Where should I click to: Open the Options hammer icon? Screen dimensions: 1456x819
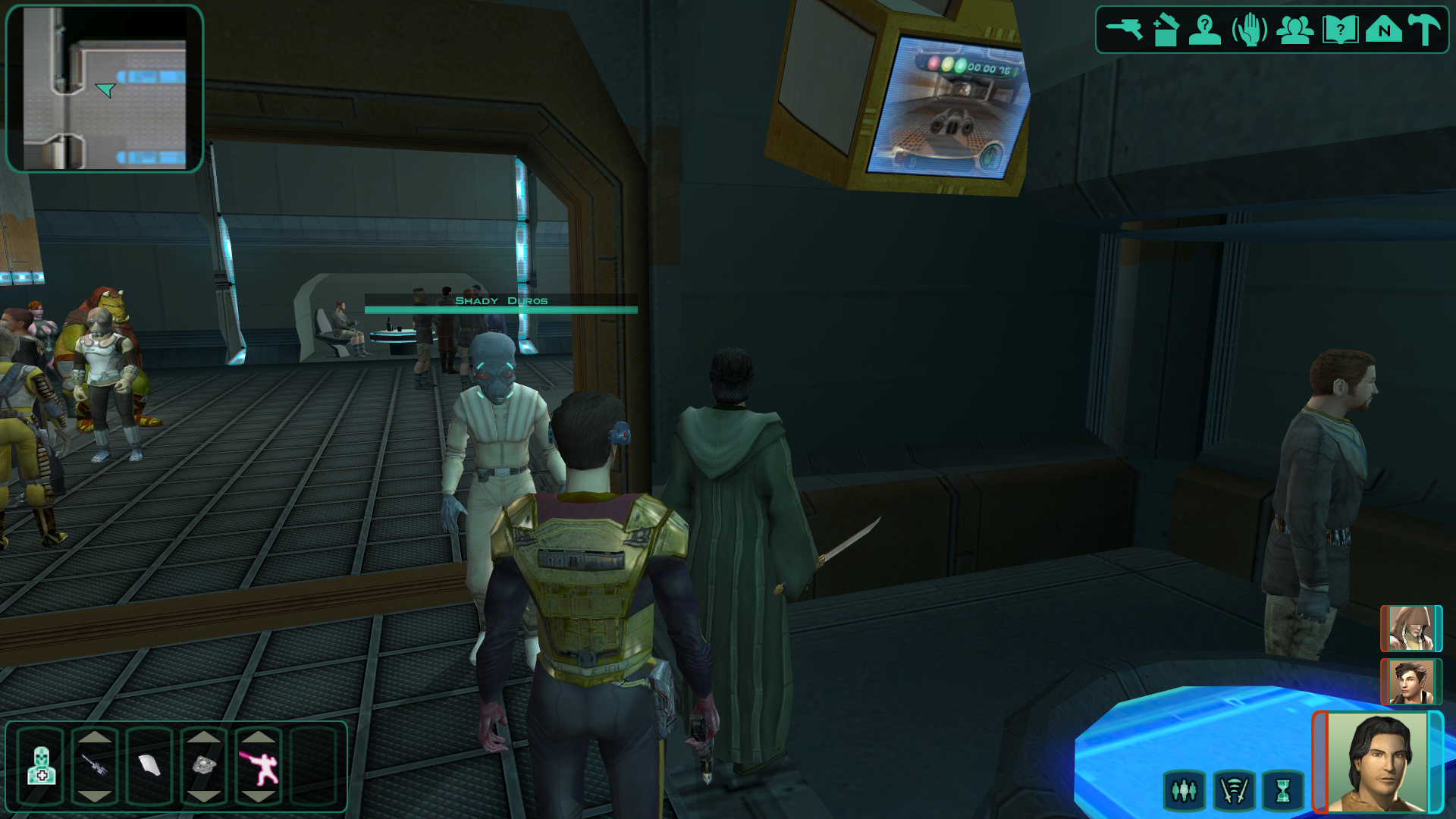[1425, 30]
